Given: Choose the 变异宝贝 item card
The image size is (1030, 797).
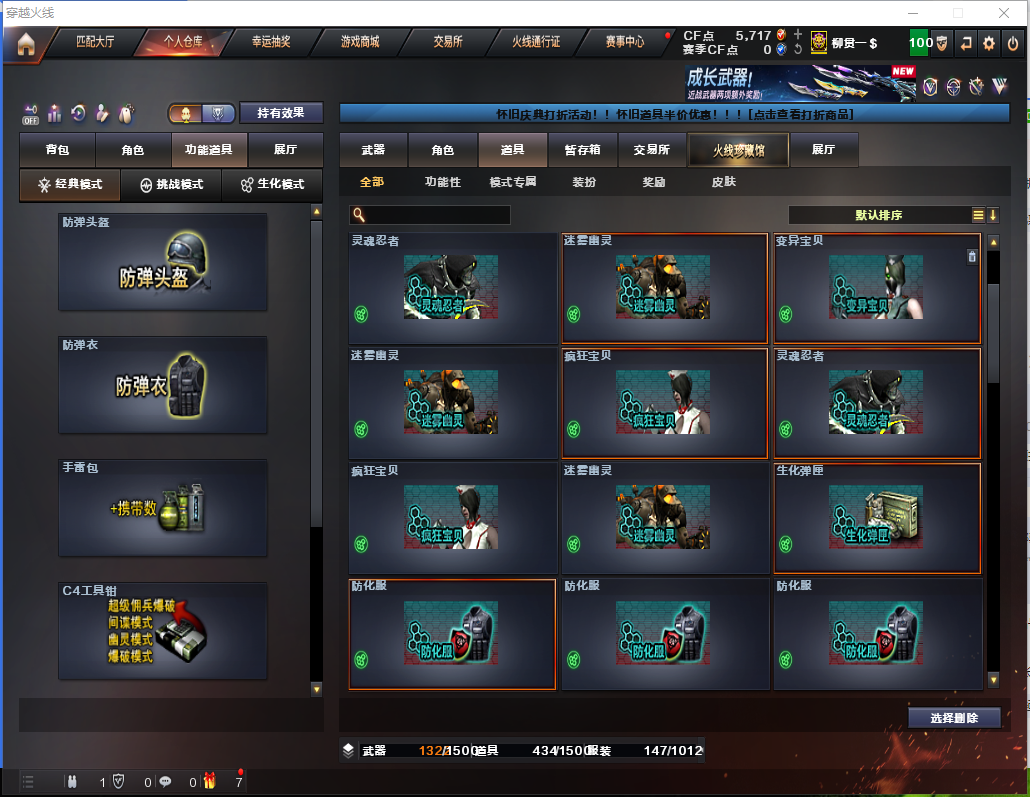Looking at the screenshot, I should coord(877,289).
